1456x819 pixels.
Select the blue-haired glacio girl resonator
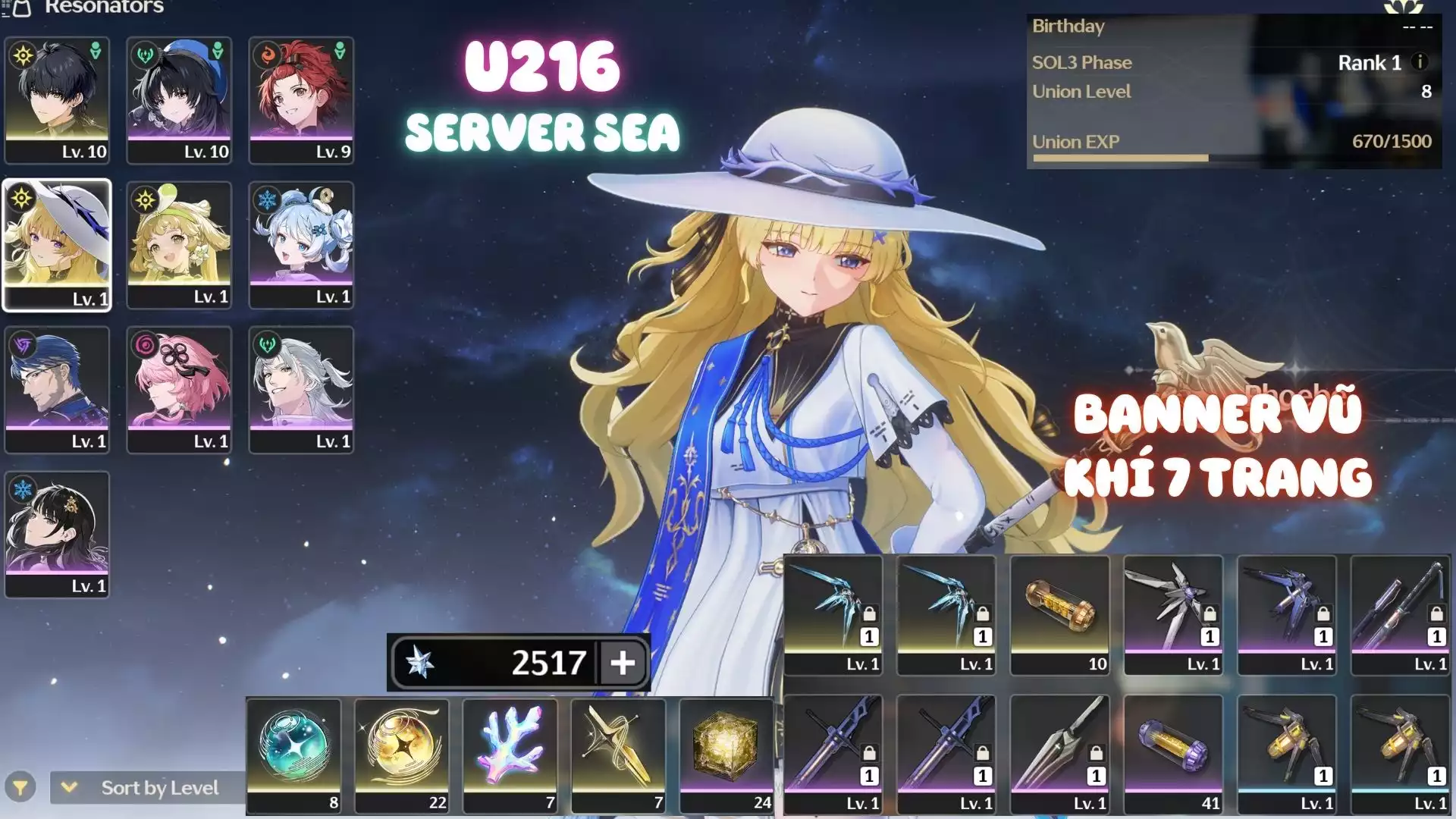[301, 245]
